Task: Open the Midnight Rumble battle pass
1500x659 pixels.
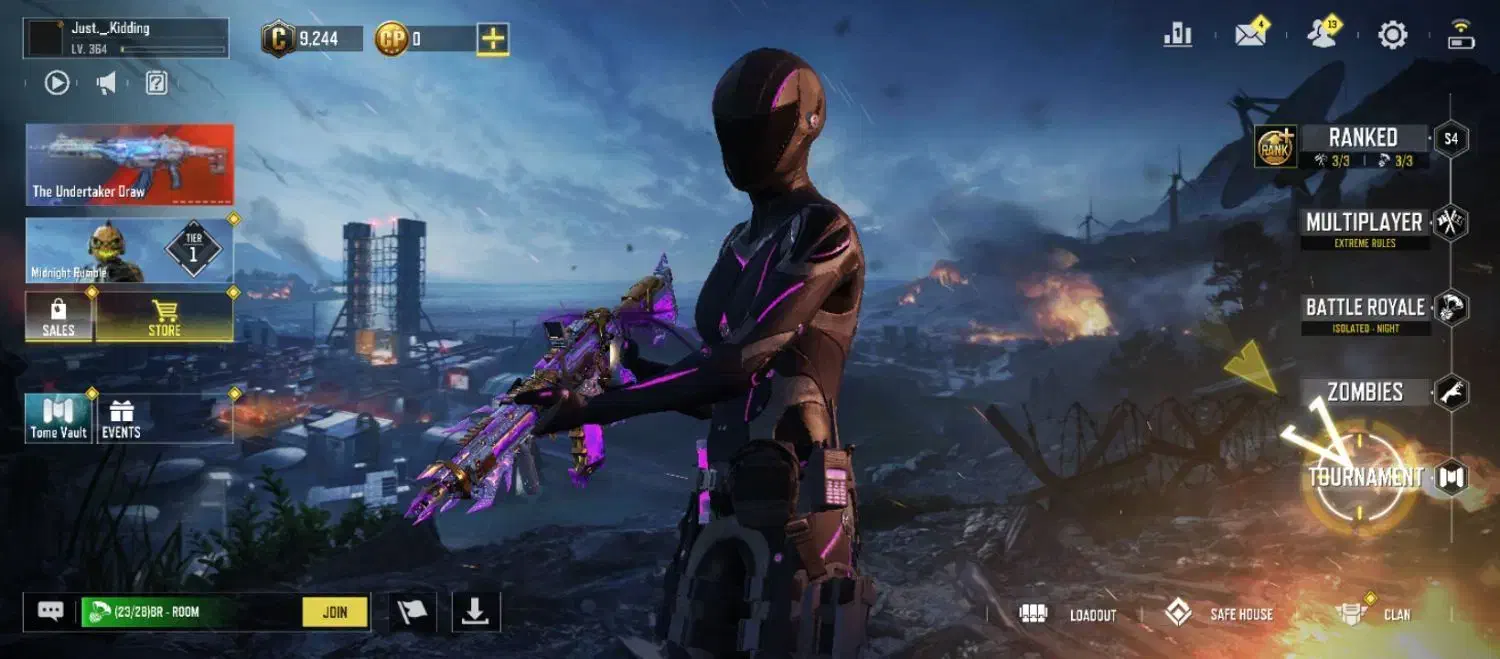Action: pyautogui.click(x=130, y=250)
